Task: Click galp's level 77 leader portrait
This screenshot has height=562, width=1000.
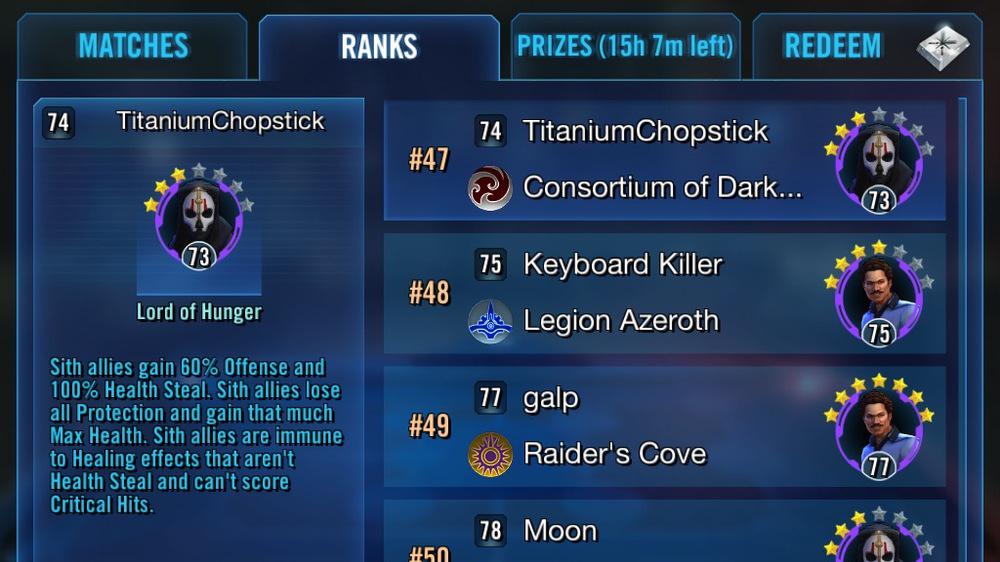Action: tap(878, 430)
